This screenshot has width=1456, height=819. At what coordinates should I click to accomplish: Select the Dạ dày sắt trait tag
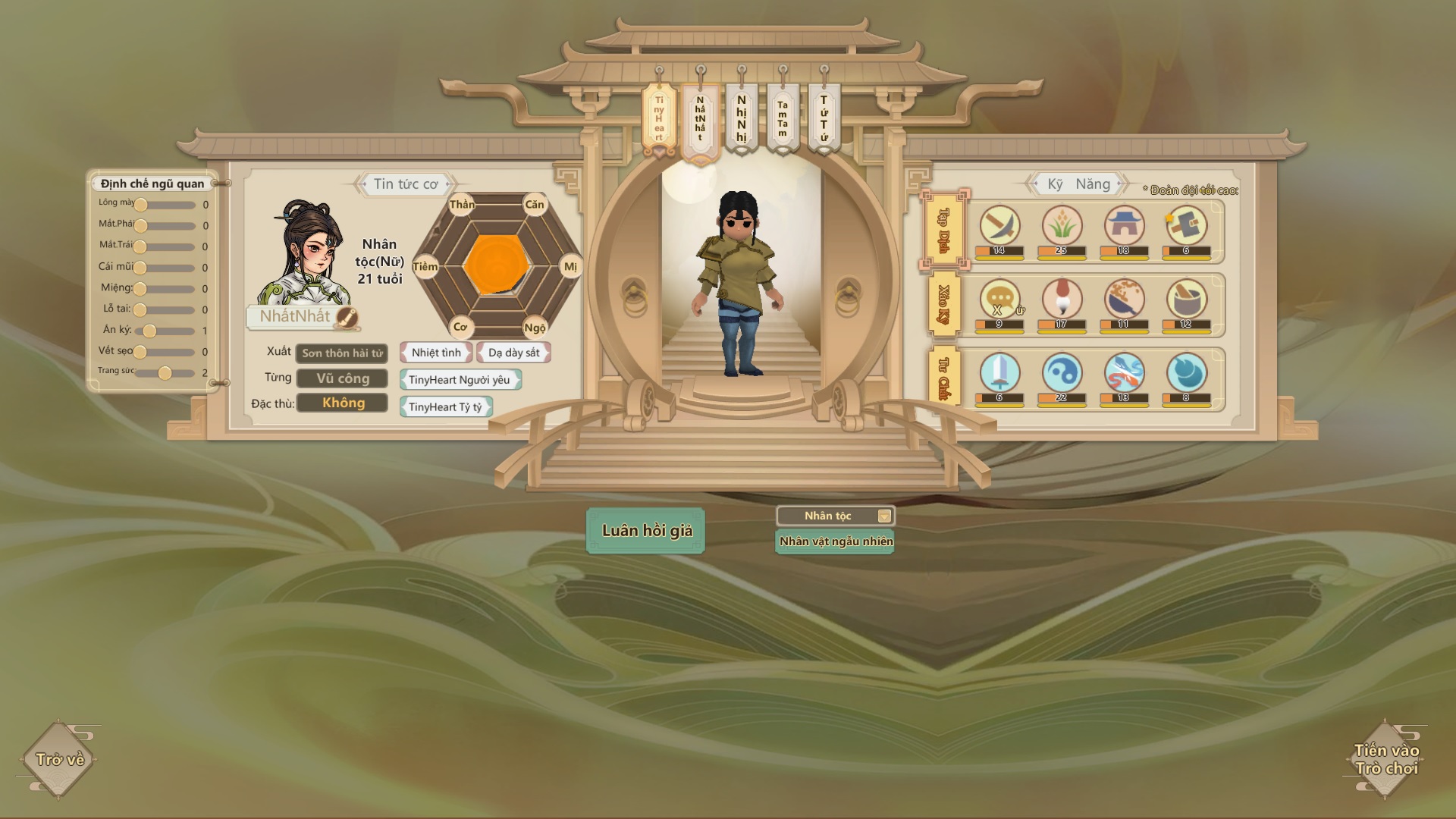point(513,353)
